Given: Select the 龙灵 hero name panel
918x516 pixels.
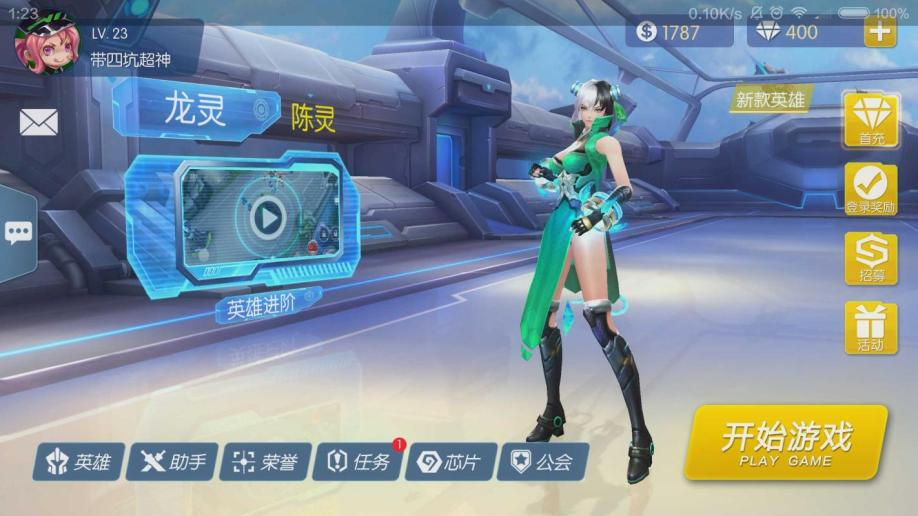Looking at the screenshot, I should [x=197, y=111].
